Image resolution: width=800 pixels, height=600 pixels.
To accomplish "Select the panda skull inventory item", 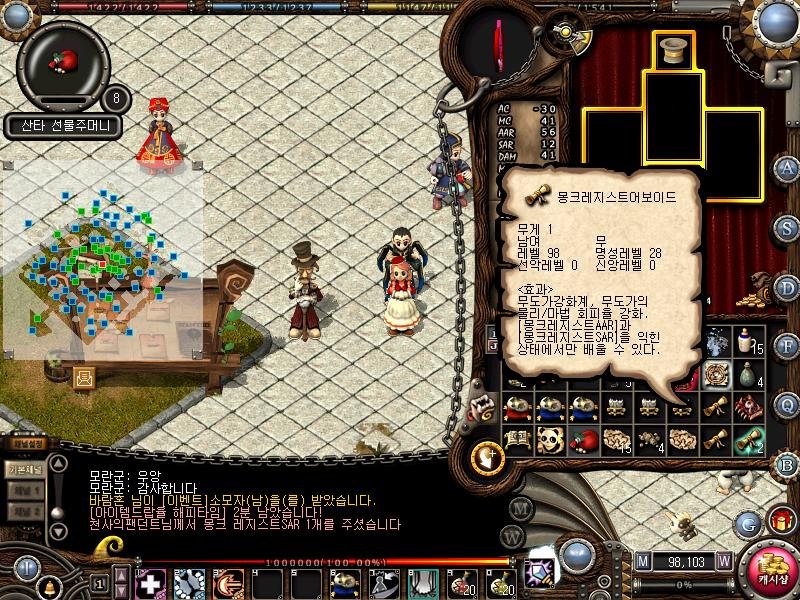I will click(x=549, y=438).
